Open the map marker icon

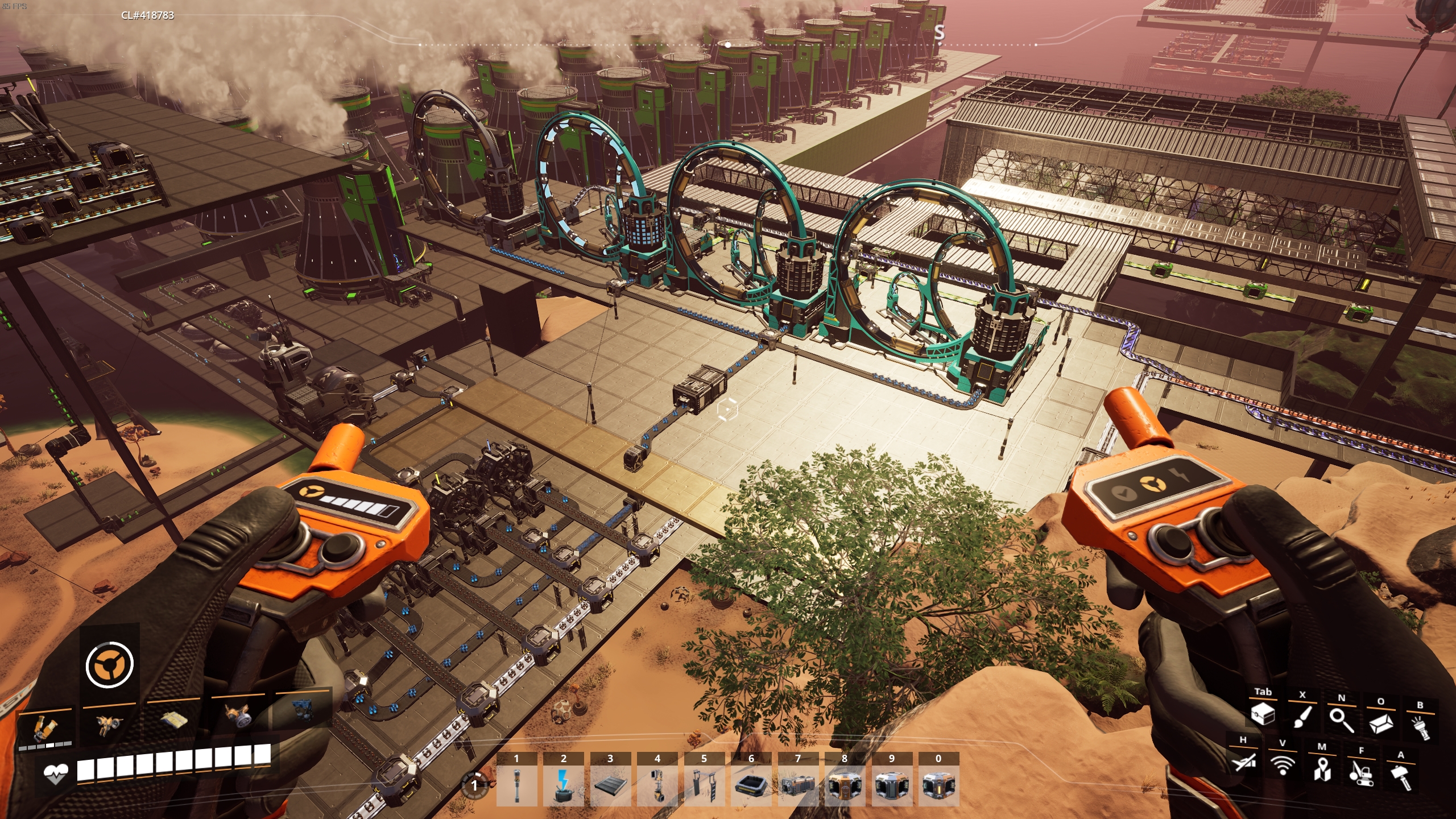coord(1322,768)
